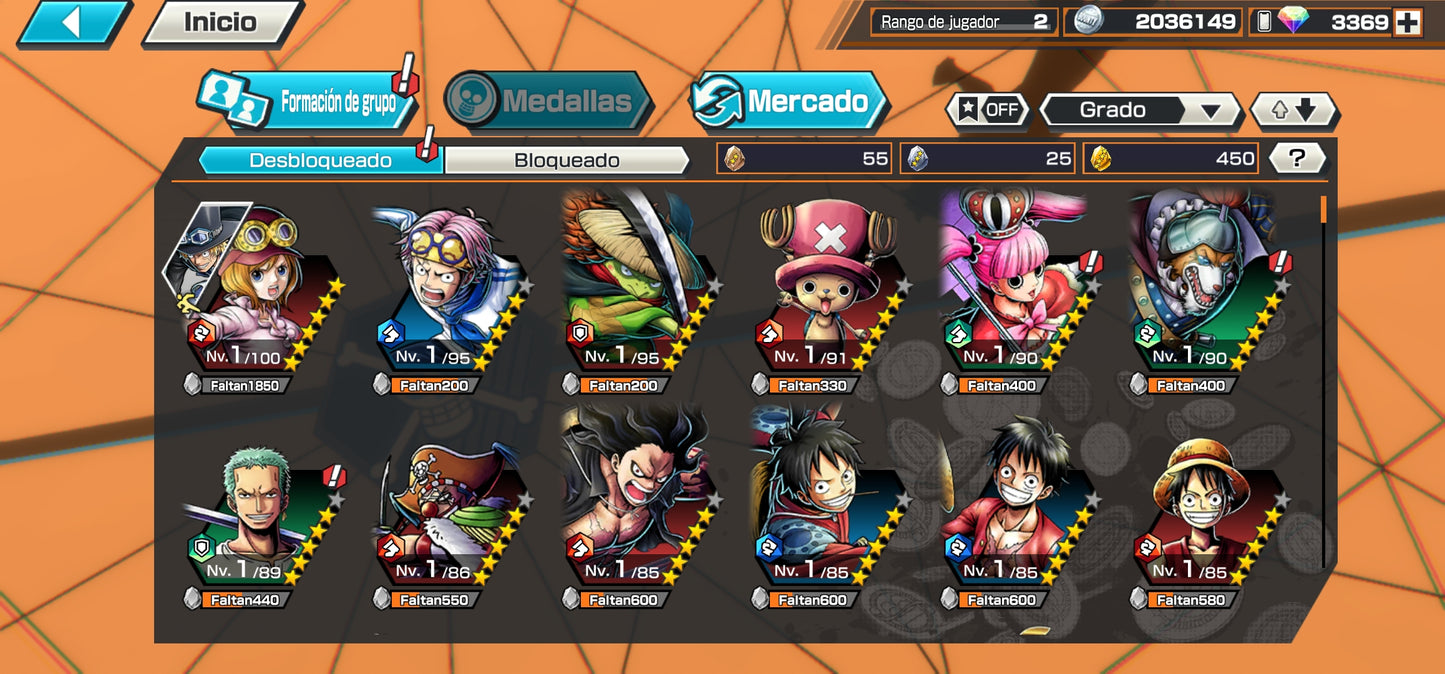The width and height of the screenshot is (1445, 674).
Task: Open the Medallas section
Action: [x=548, y=101]
